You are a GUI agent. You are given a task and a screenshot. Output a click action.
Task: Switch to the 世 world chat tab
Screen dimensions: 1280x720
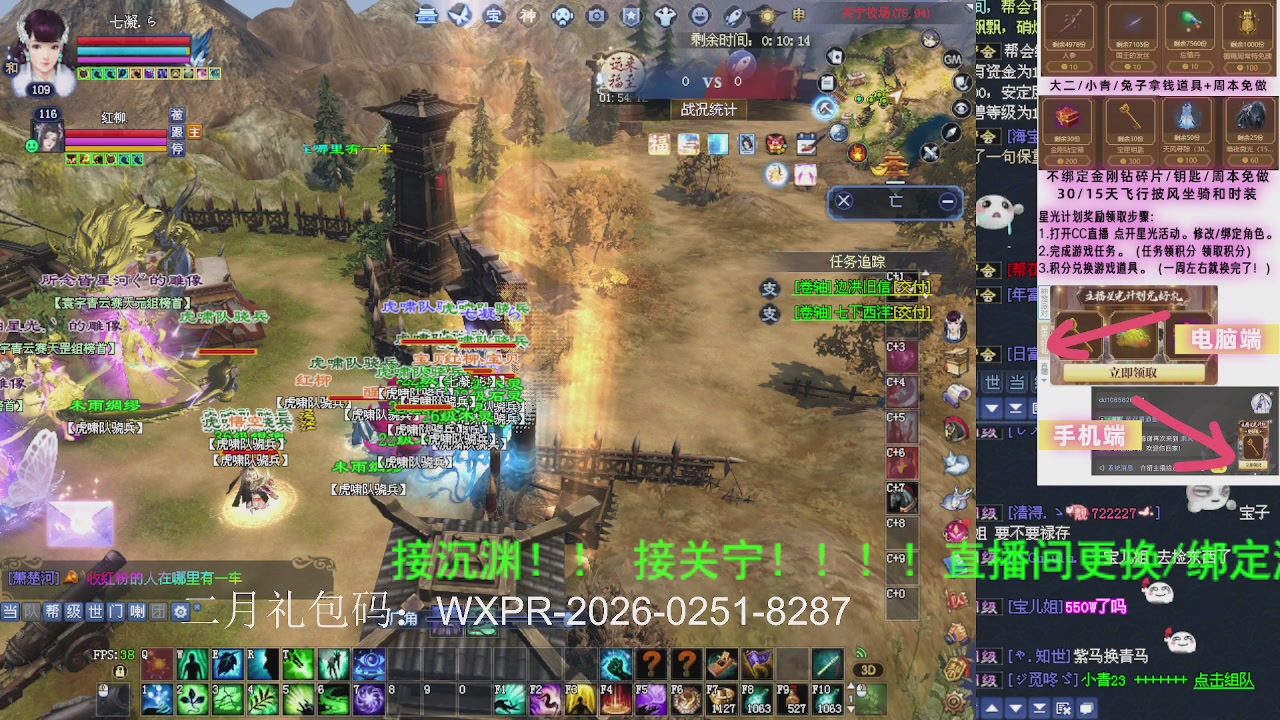coord(95,611)
